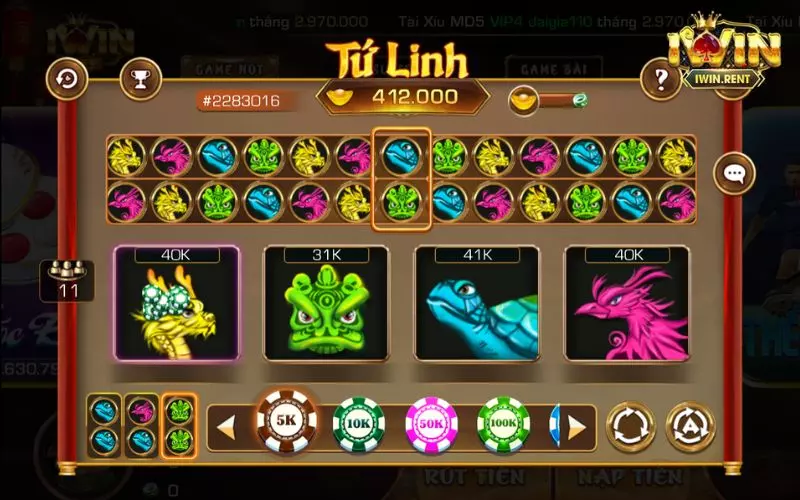The height and width of the screenshot is (500, 800).
Task: Open the chat speech bubble
Action: pyautogui.click(x=735, y=174)
